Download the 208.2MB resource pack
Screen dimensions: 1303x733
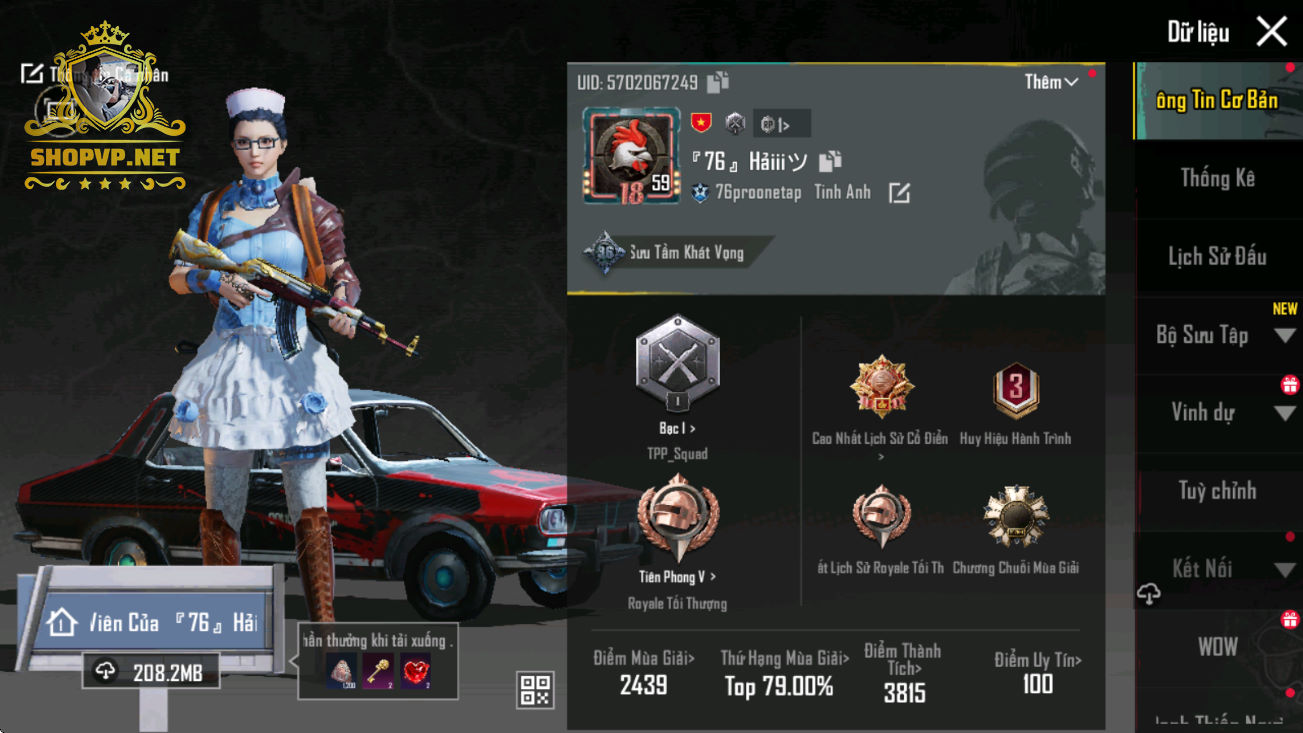tap(150, 673)
